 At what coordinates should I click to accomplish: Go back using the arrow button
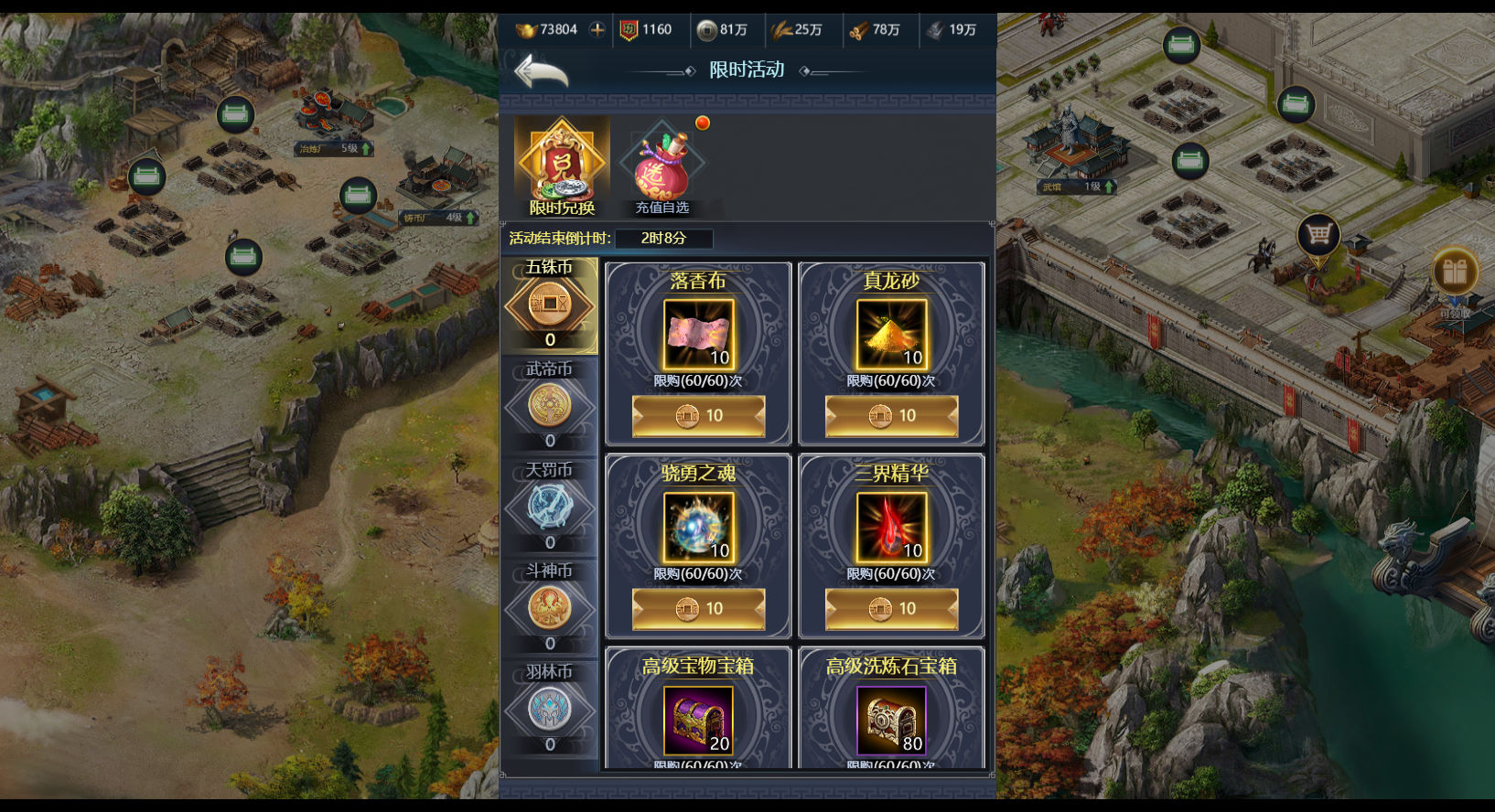point(541,71)
